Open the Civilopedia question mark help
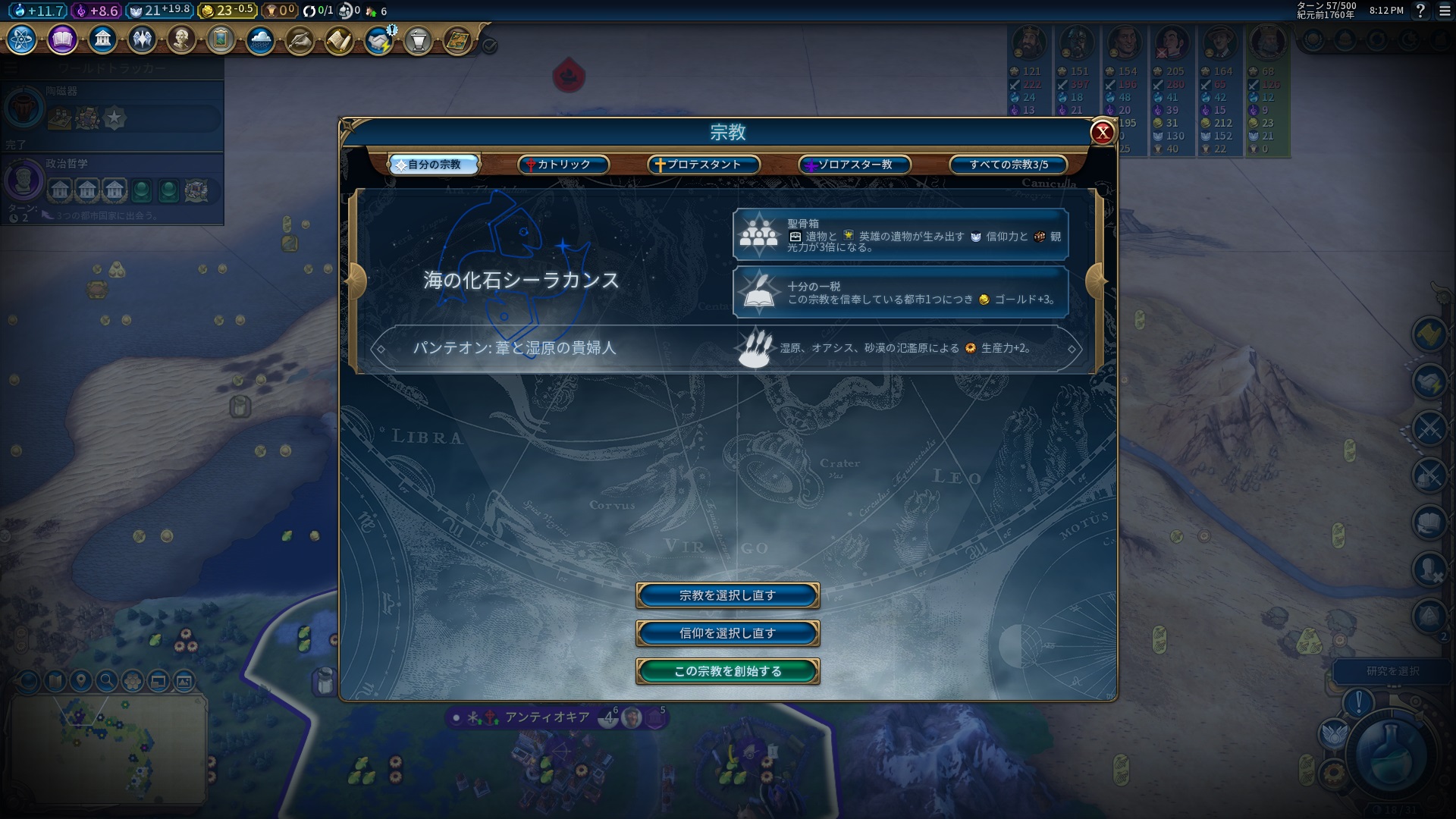 [1420, 11]
